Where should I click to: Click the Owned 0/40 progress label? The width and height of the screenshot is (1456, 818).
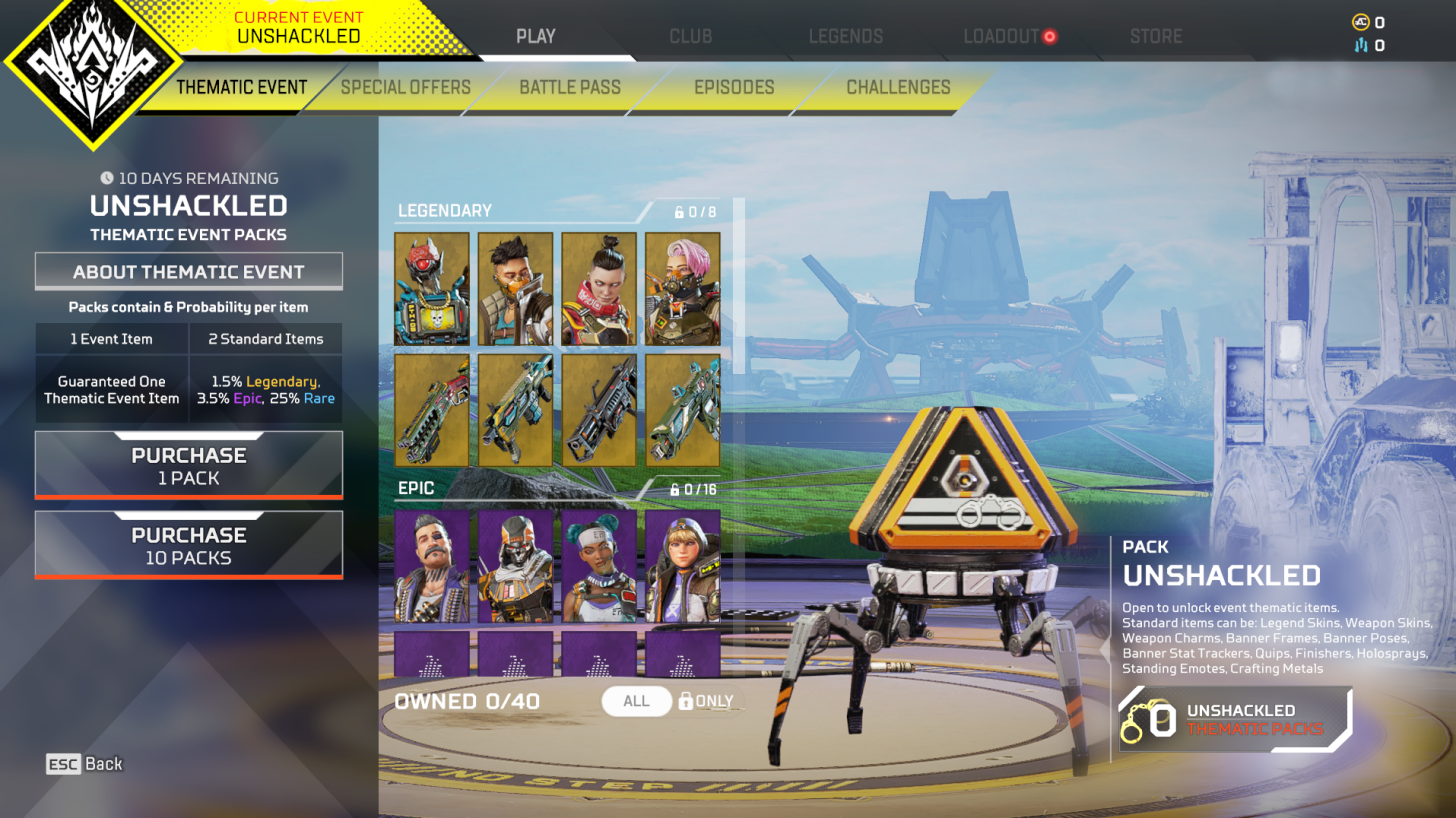click(466, 701)
